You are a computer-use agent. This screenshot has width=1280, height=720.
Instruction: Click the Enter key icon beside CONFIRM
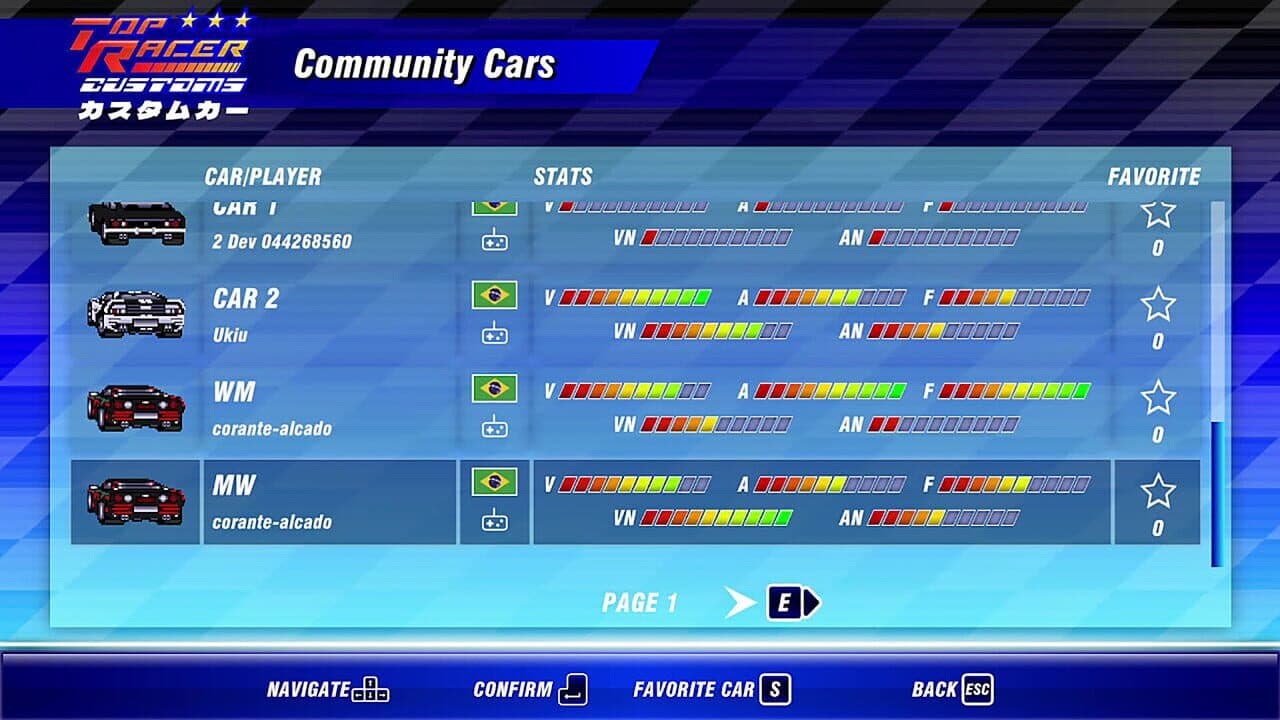click(570, 690)
